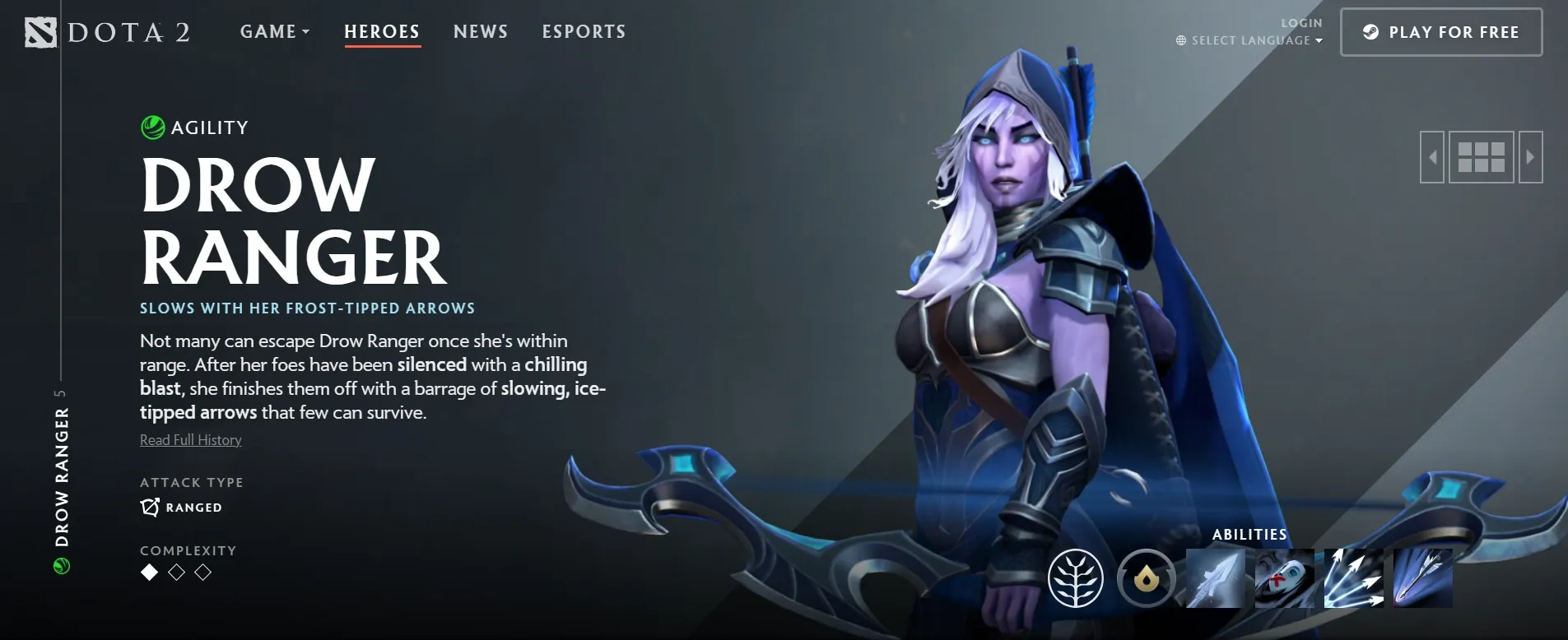1568x640 pixels.
Task: Click the LOGIN text in the header
Action: click(1301, 22)
